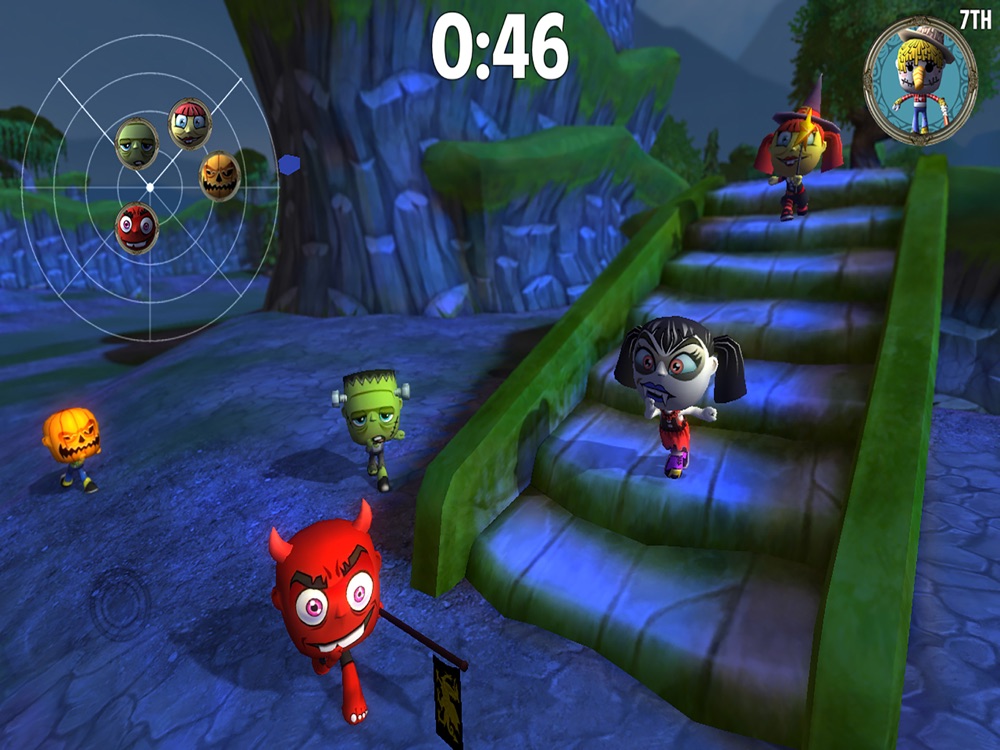
Task: Pick the jack-o'-lantern marker on the radar
Action: point(219,176)
